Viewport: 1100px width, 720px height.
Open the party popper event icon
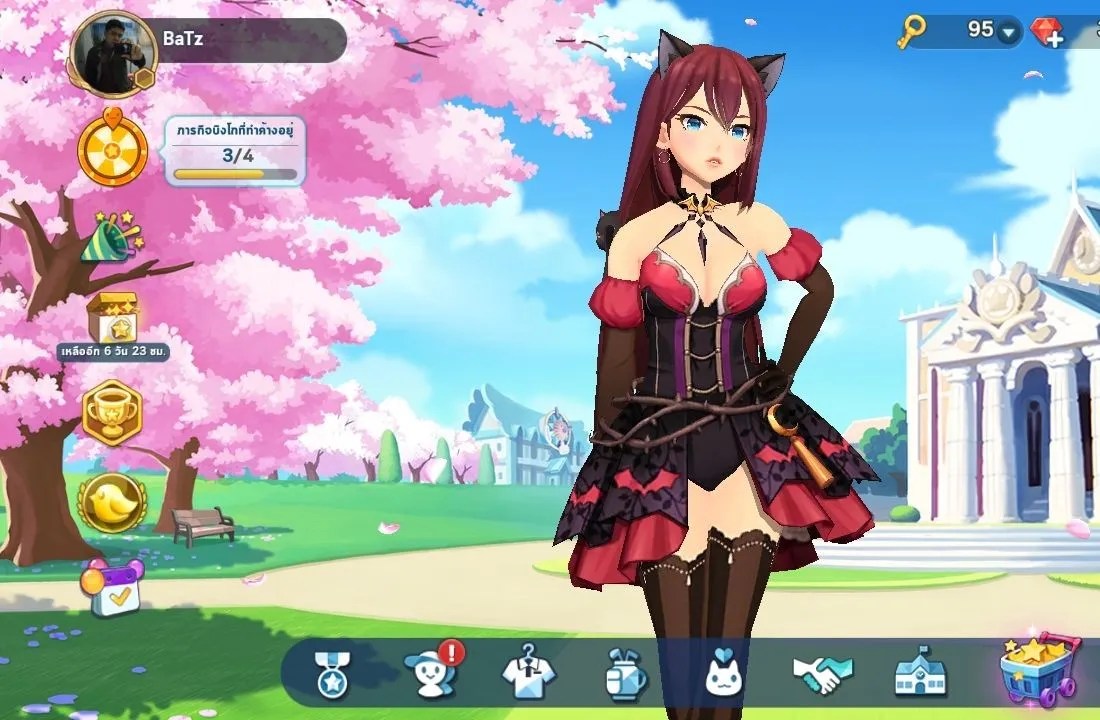(112, 236)
